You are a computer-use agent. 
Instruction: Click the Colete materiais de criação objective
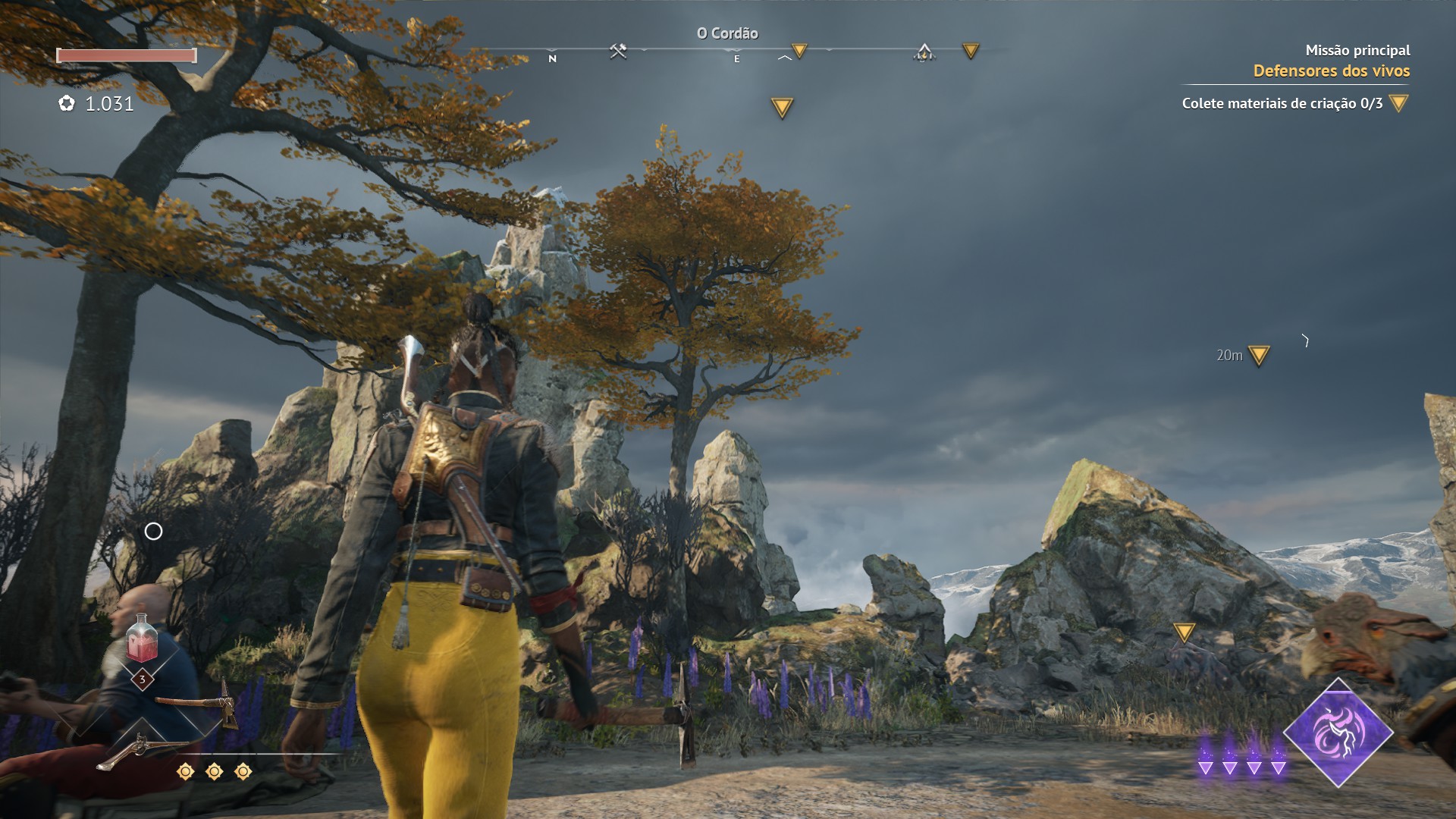pyautogui.click(x=1282, y=104)
